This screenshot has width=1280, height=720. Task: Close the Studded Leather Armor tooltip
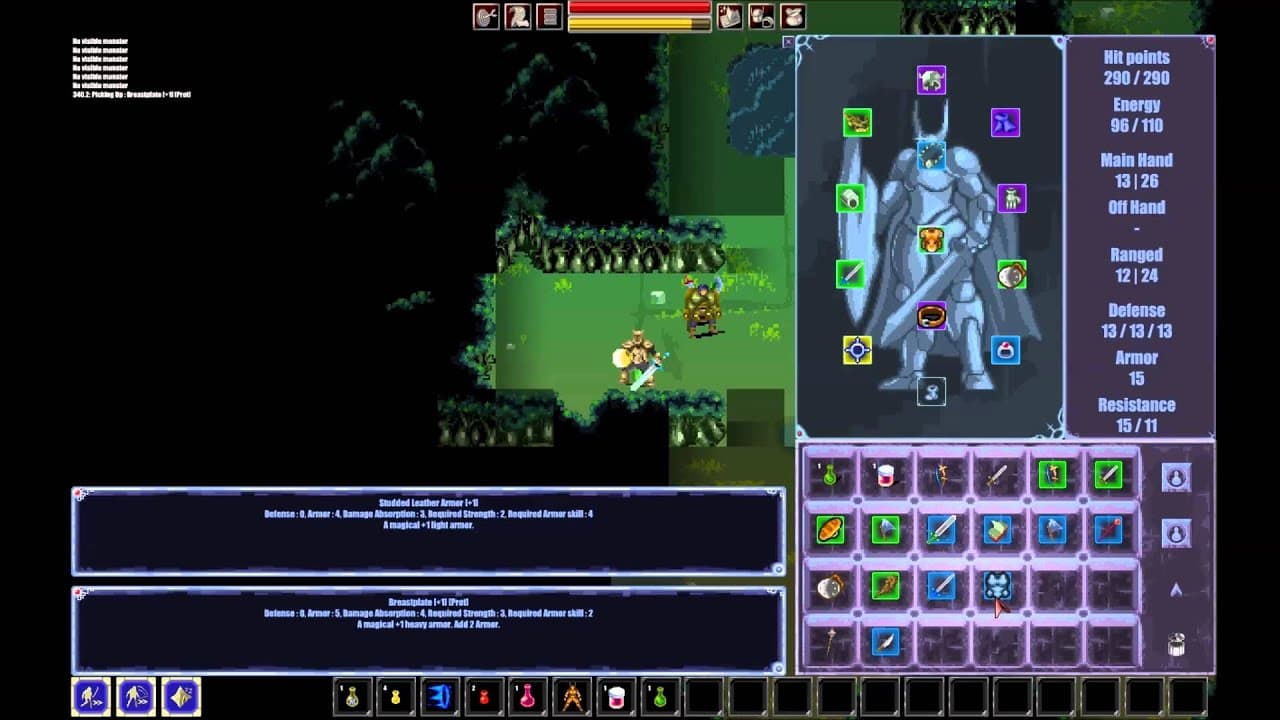coord(77,490)
